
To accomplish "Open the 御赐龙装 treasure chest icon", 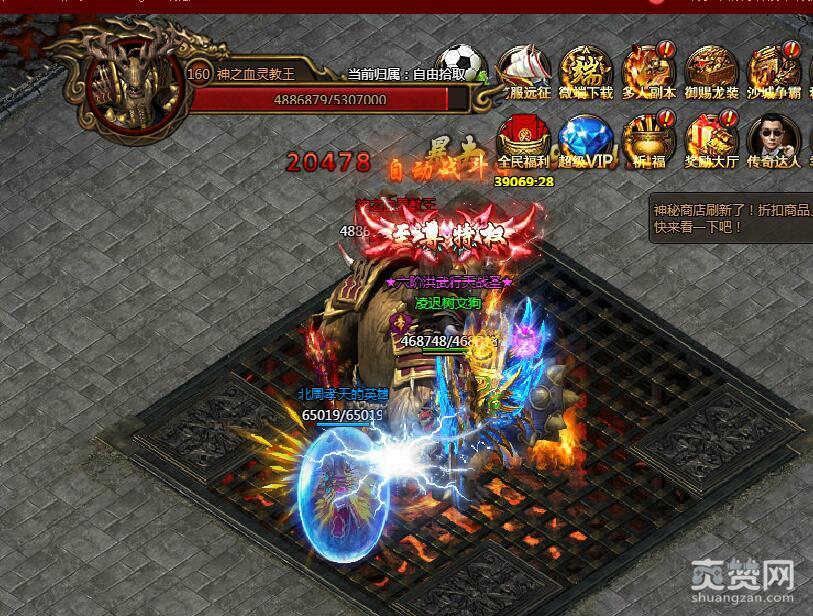I will [x=711, y=70].
